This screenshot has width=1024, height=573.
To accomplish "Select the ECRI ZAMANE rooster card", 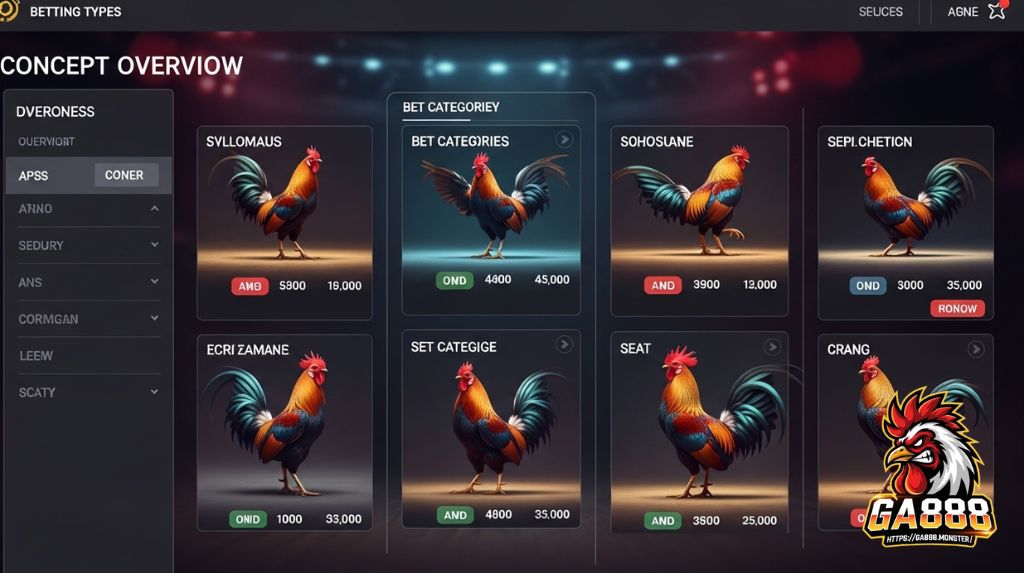I will point(284,431).
